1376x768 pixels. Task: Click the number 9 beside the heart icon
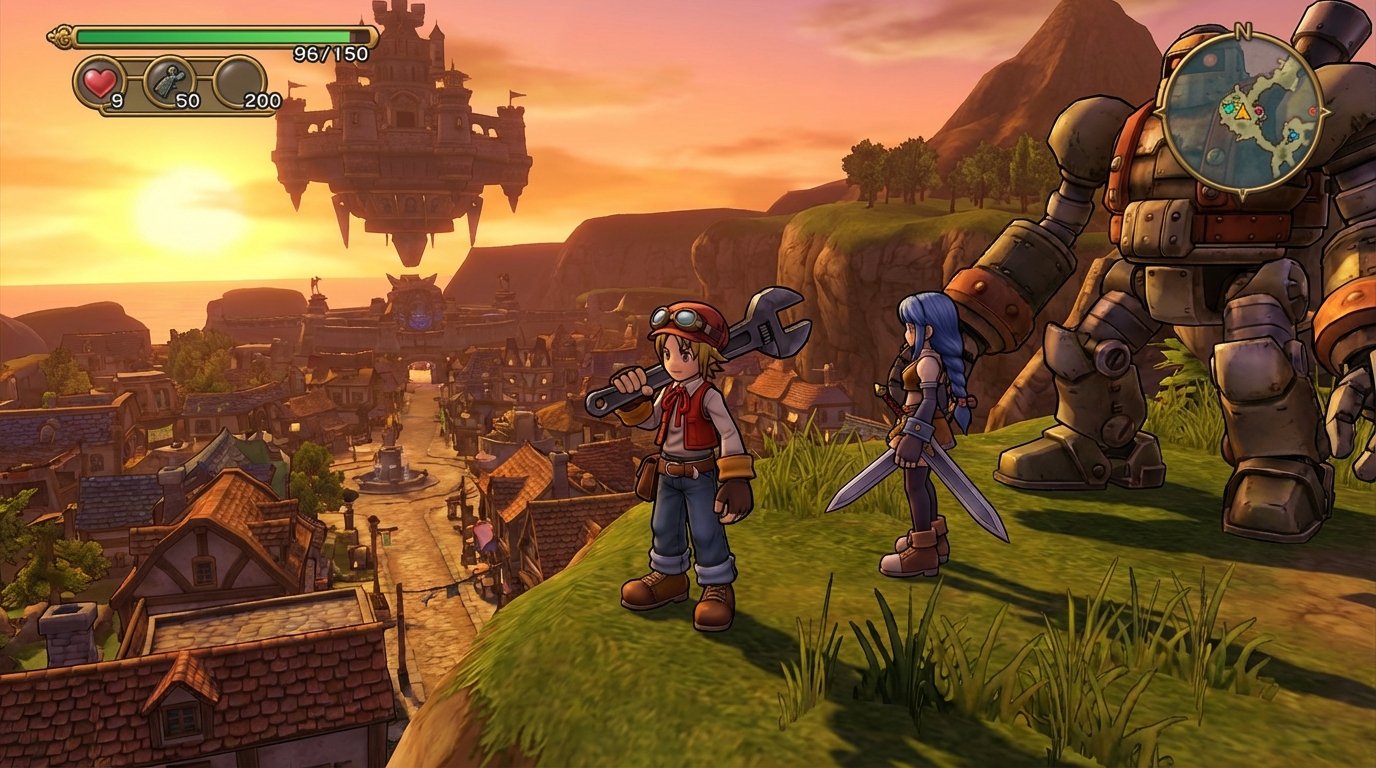117,100
